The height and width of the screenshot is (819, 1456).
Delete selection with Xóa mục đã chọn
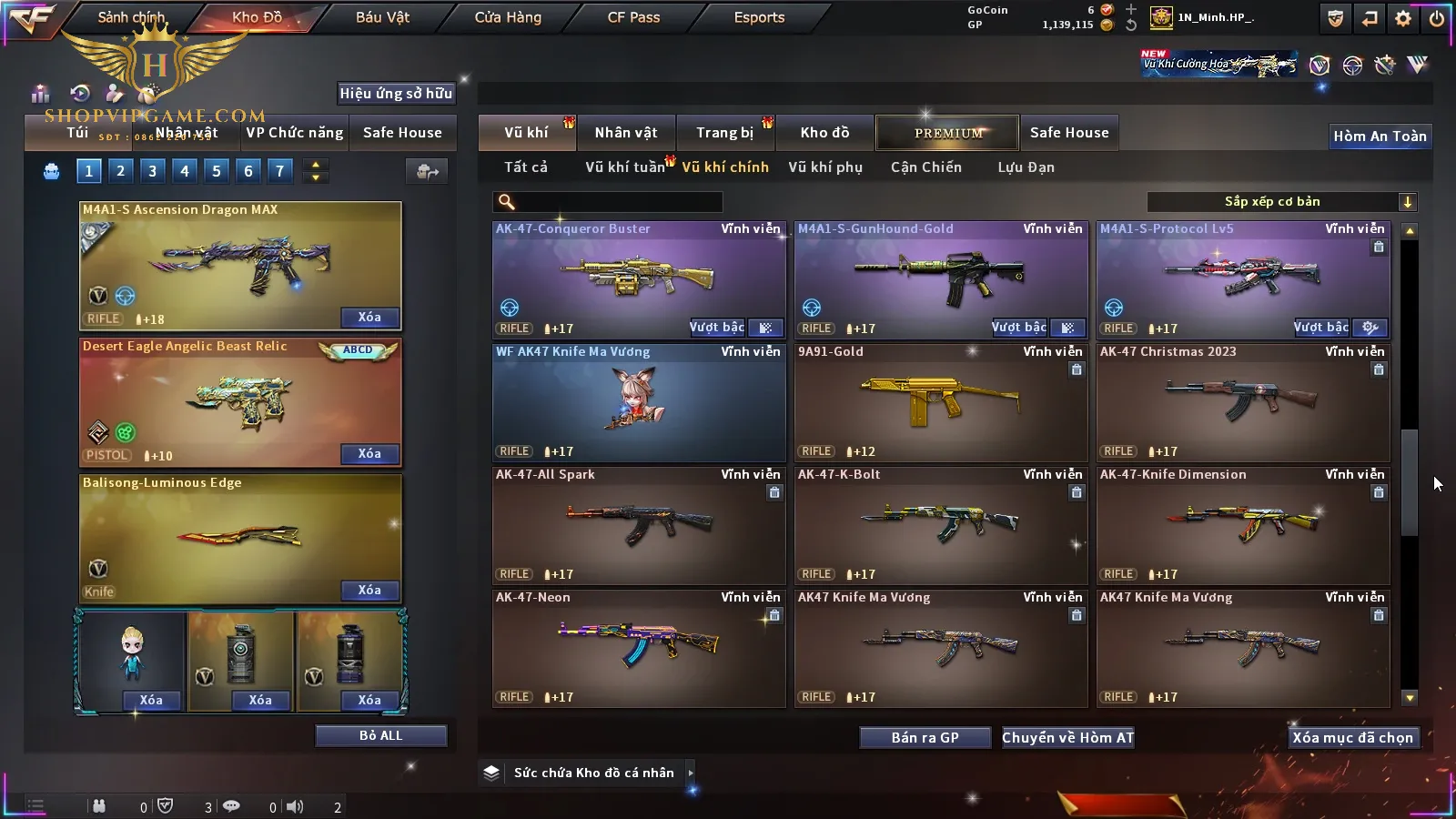[x=1352, y=738]
